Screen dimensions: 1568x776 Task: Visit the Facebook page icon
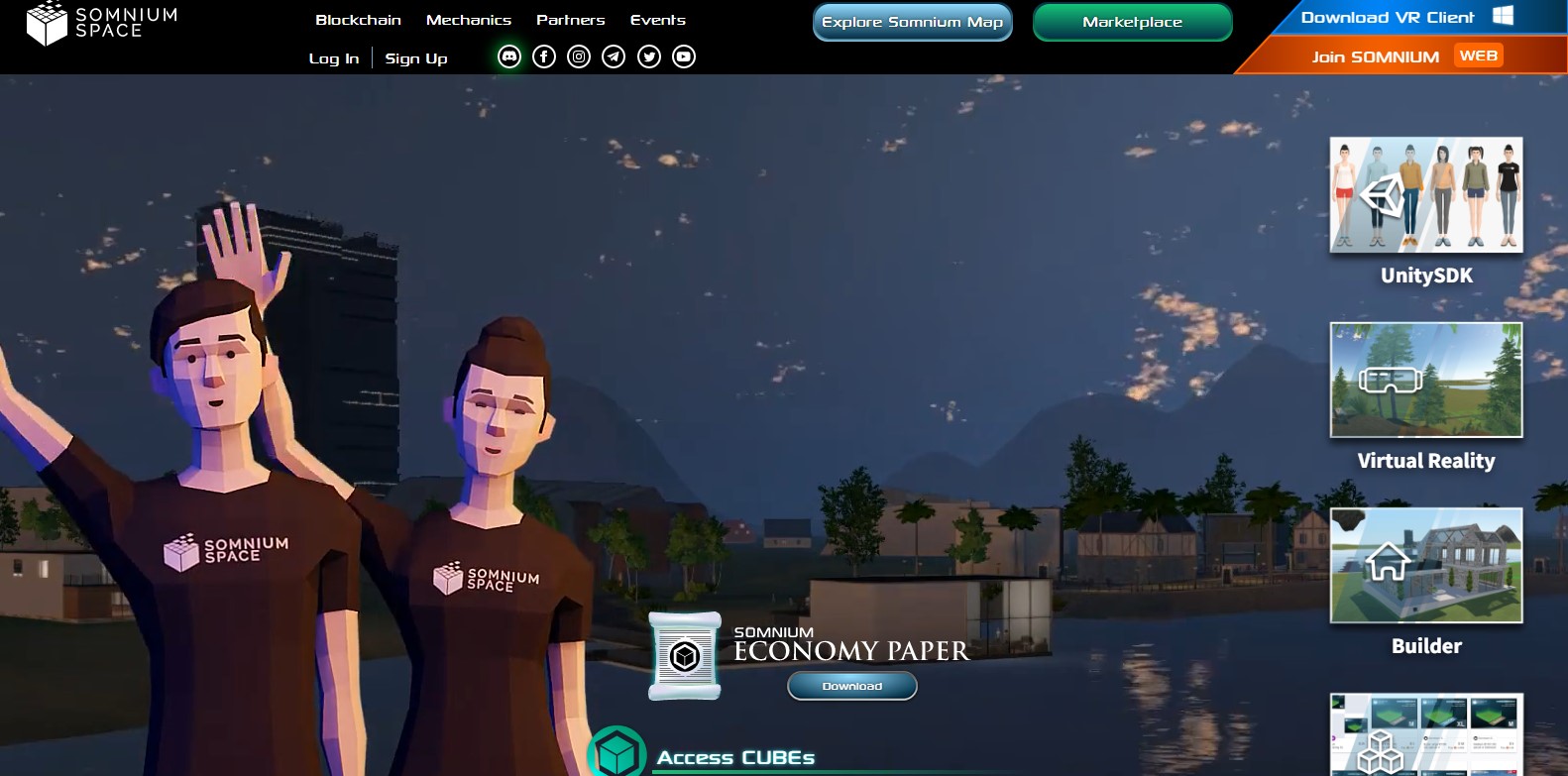click(544, 56)
